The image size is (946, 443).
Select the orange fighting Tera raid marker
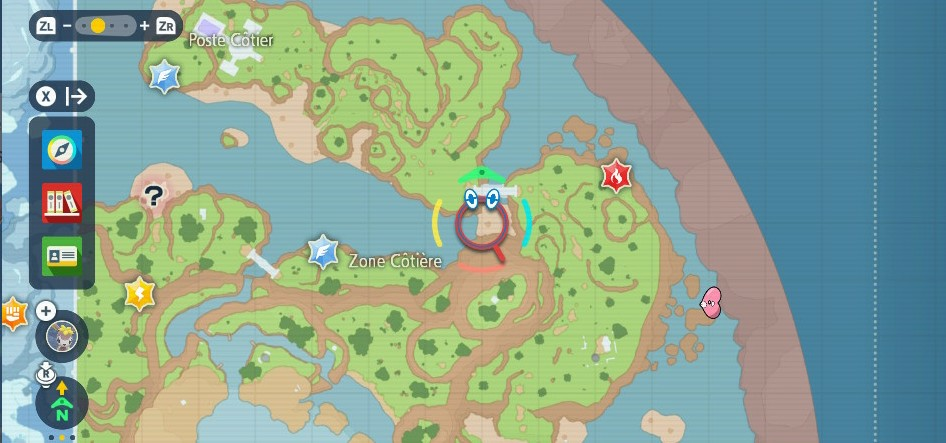tap(12, 313)
